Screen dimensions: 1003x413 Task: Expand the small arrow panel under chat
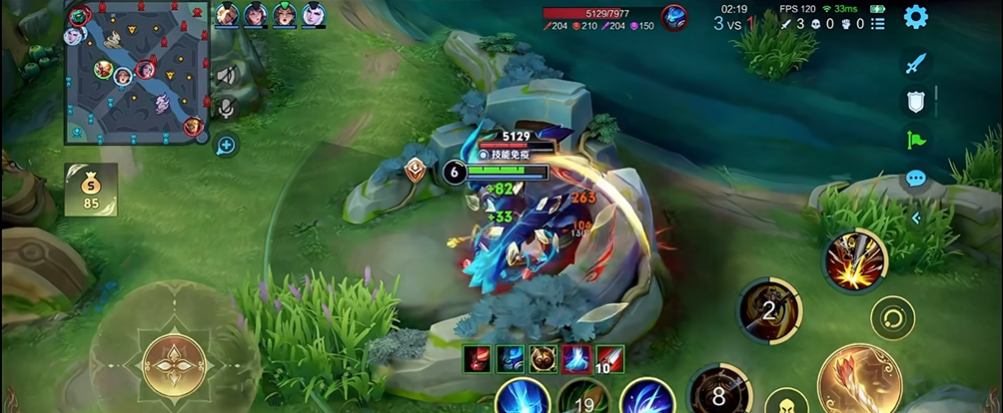(915, 218)
